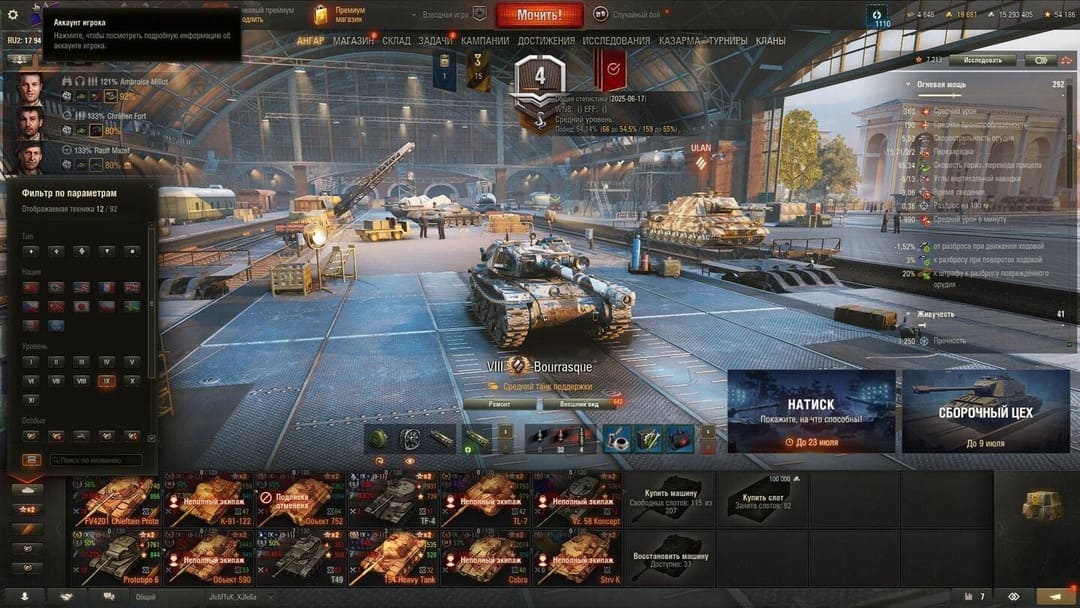Select the T49 tank in the carousel
Screen dimensions: 1080x608
(x=300, y=558)
